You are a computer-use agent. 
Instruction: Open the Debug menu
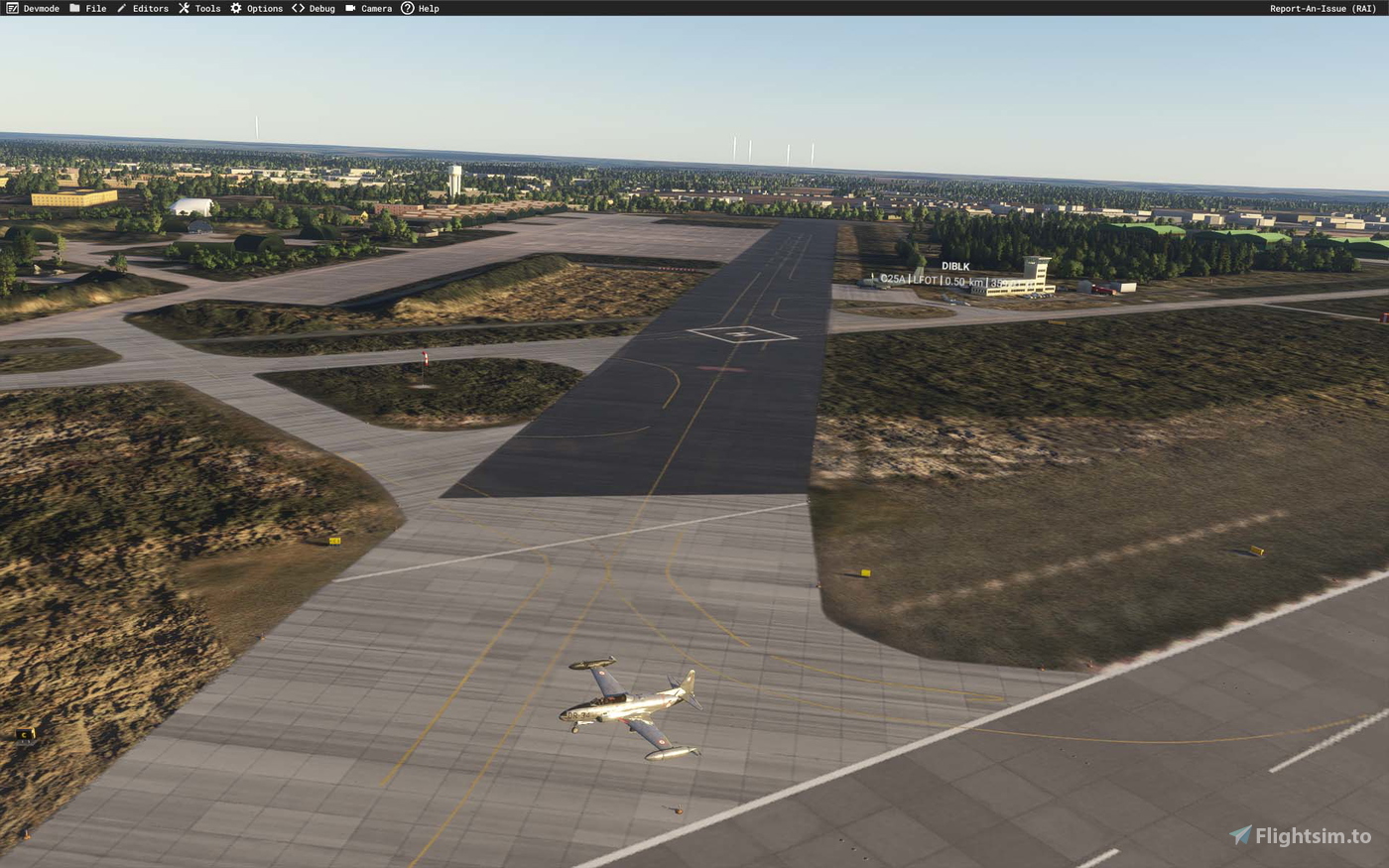(x=319, y=8)
